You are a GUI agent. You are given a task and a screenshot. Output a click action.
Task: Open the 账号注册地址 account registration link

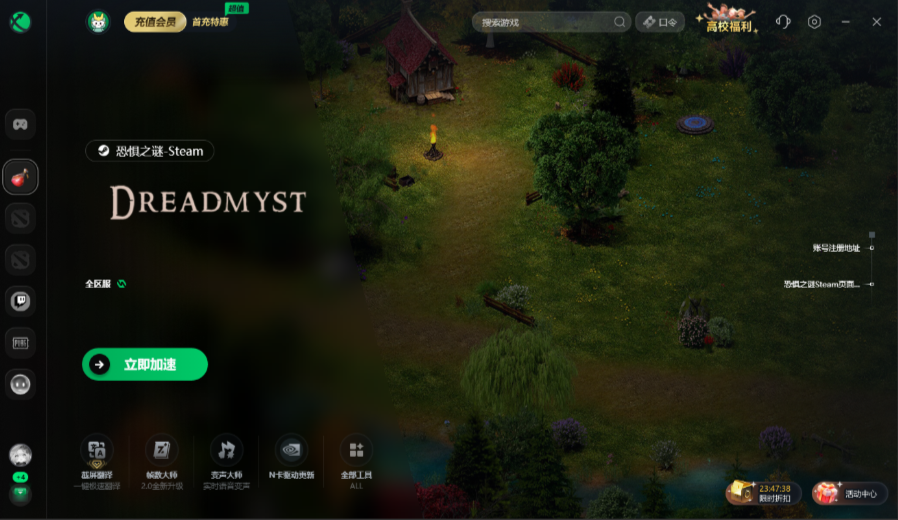click(836, 247)
